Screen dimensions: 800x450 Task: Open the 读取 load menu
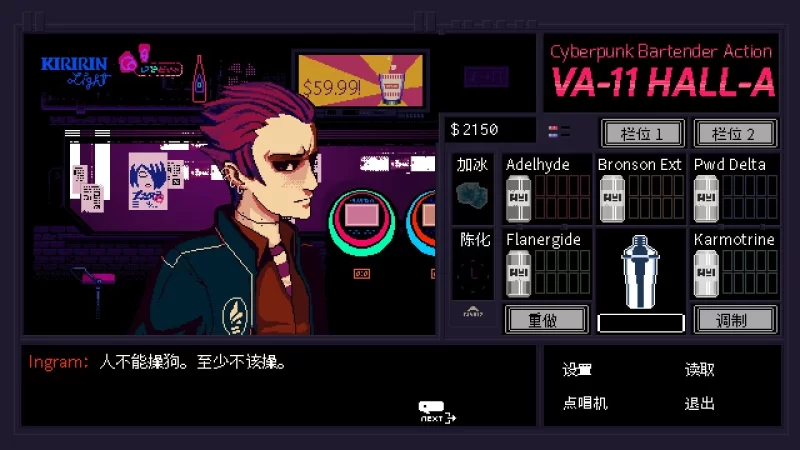[699, 370]
